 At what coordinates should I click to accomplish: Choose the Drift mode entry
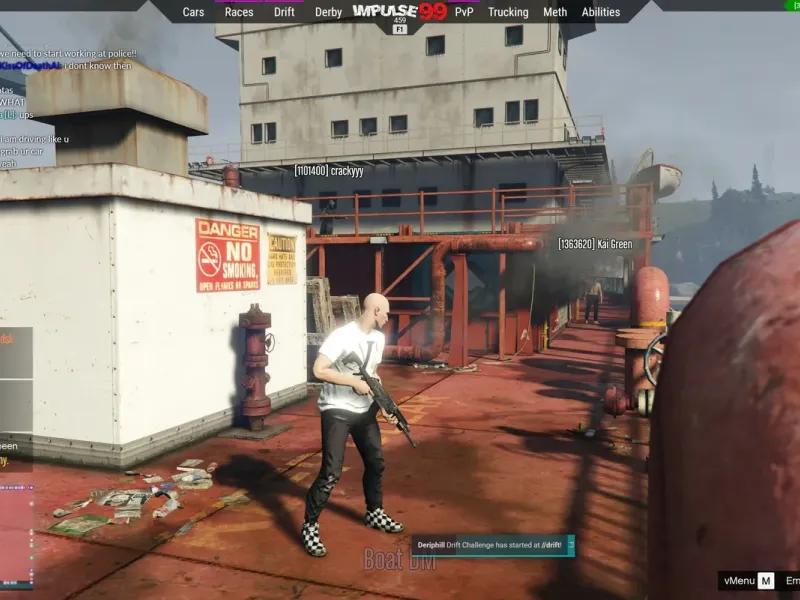[284, 12]
